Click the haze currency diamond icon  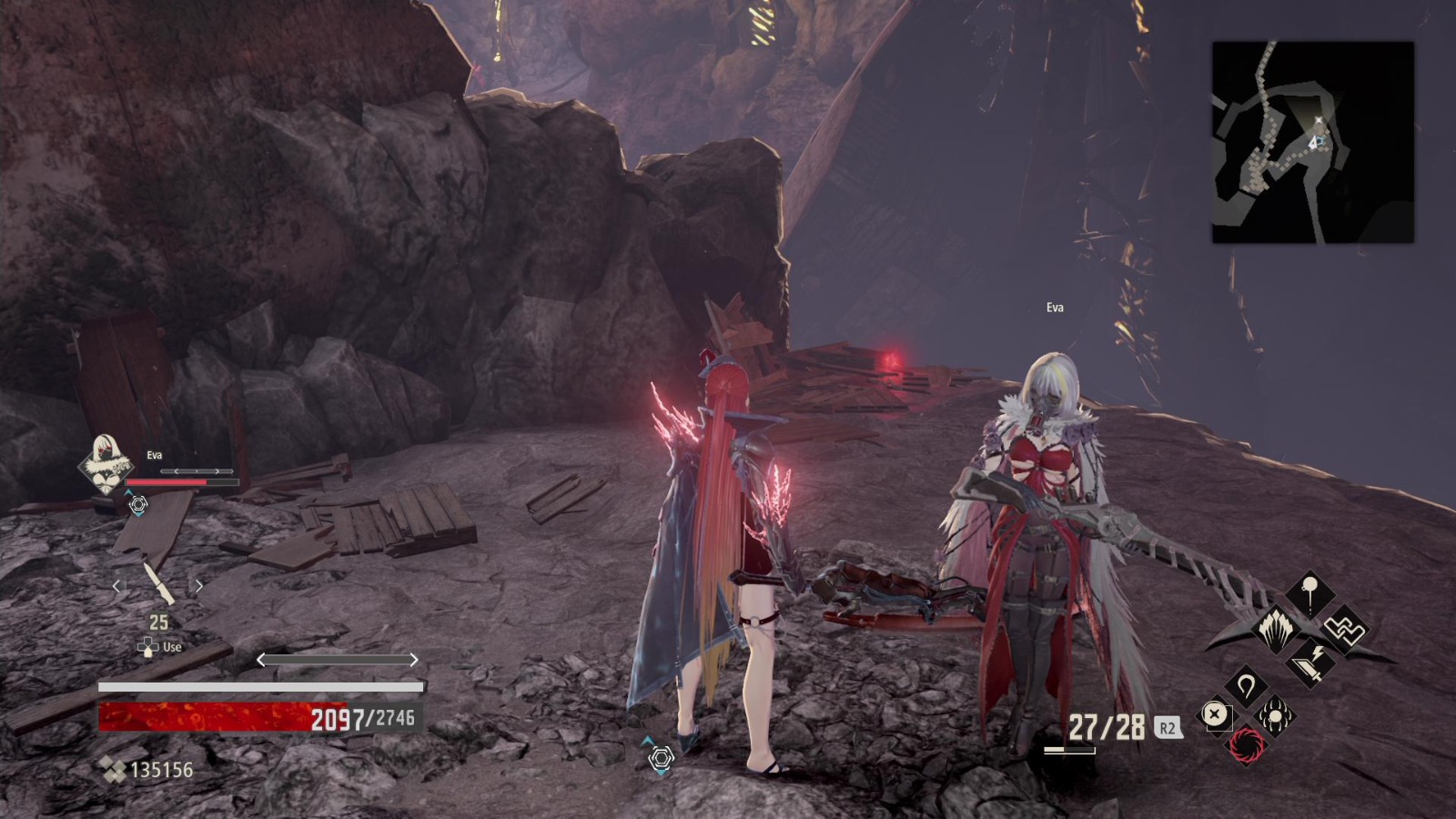point(112,768)
